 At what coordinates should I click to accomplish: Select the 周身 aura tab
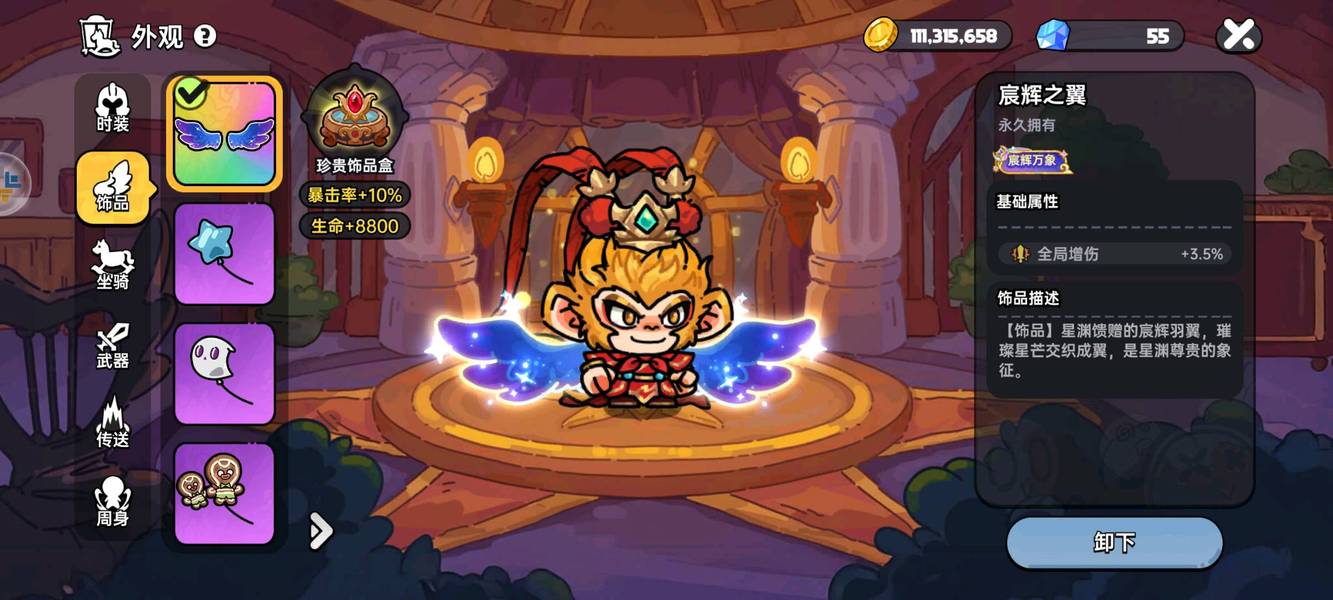pyautogui.click(x=113, y=502)
